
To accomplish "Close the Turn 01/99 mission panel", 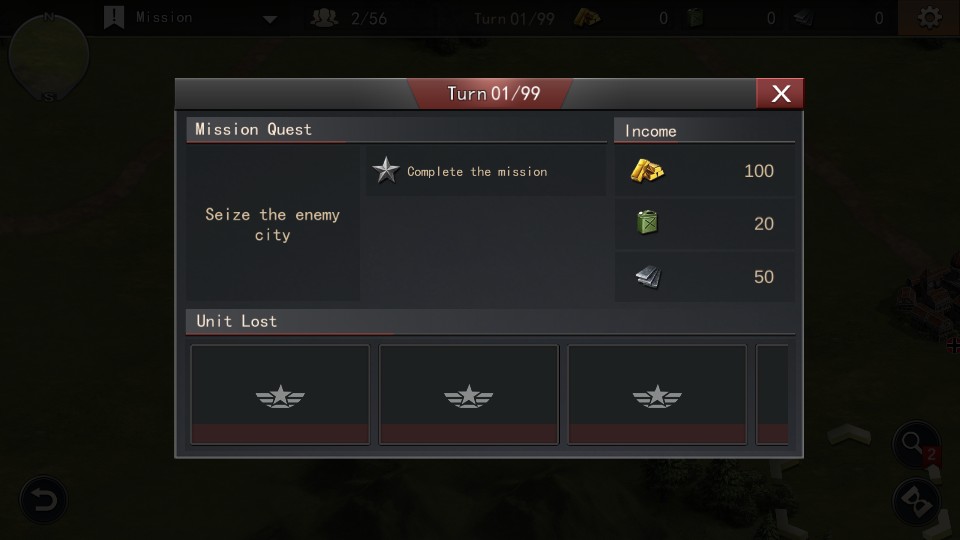I will click(780, 93).
